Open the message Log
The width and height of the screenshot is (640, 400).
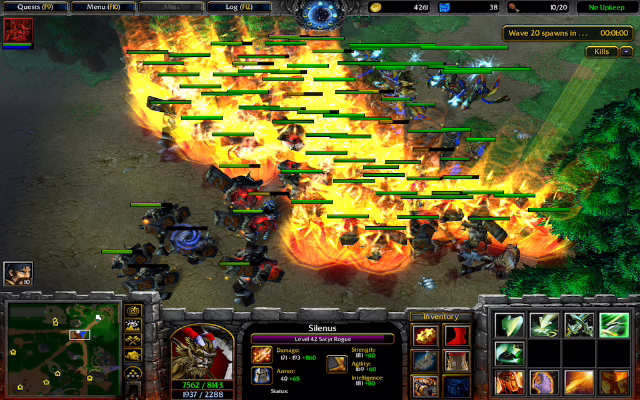click(x=238, y=7)
